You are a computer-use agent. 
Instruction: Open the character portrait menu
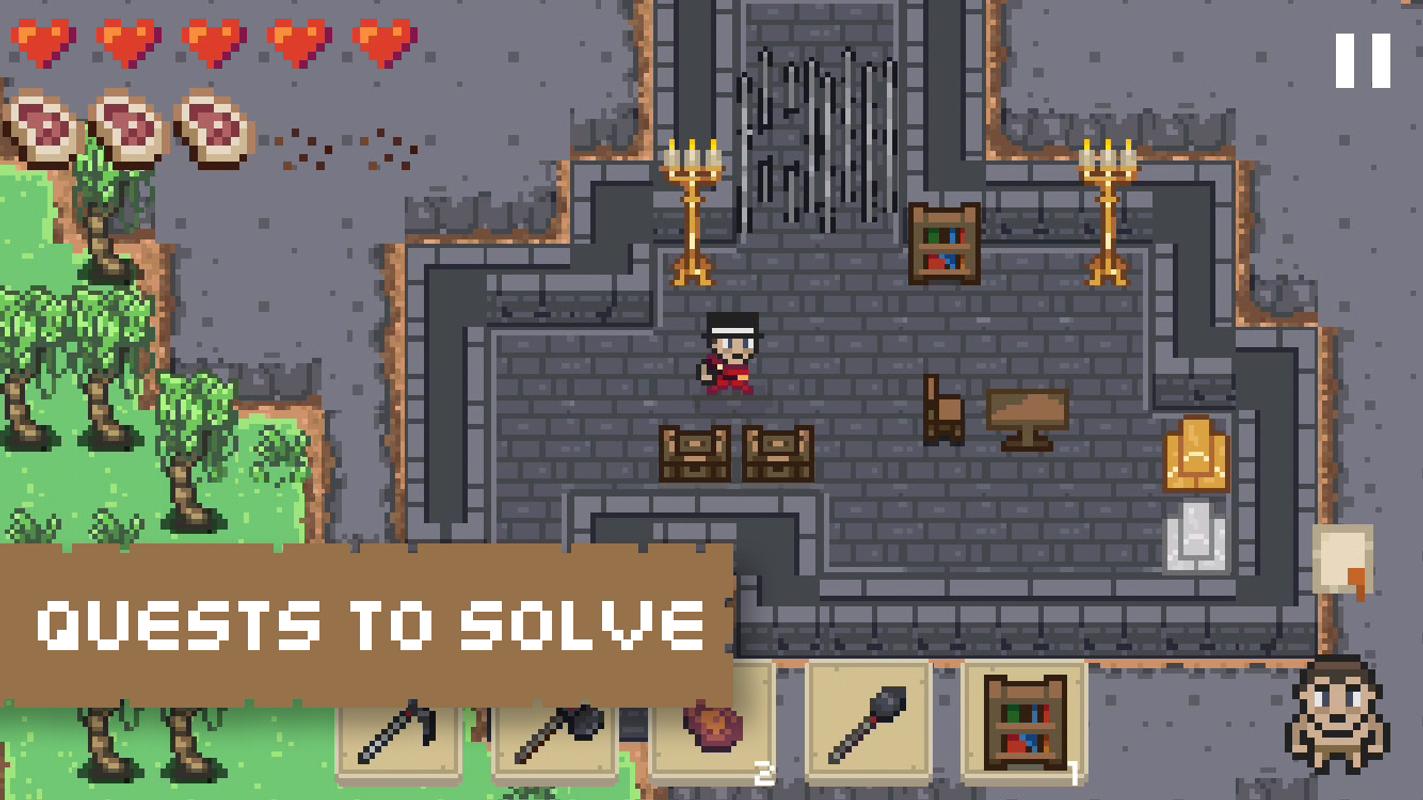pos(1336,713)
